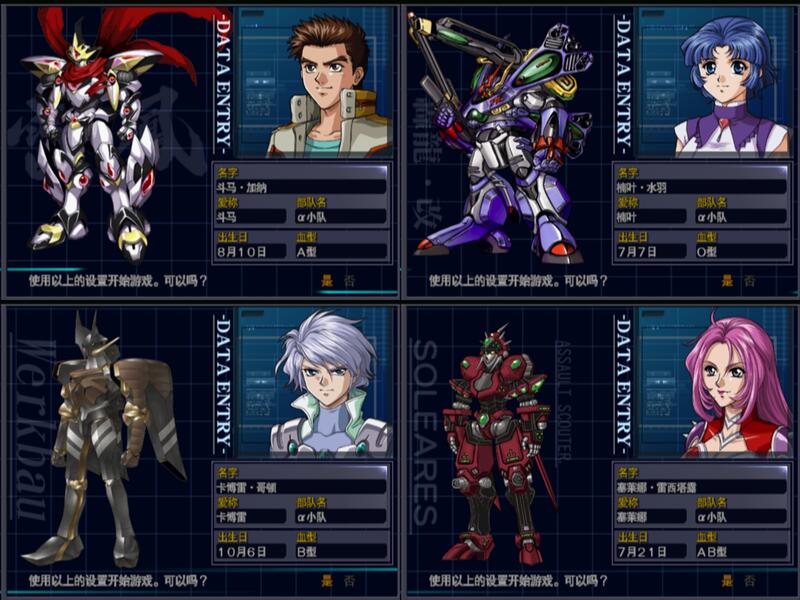This screenshot has width=800, height=600.
Task: Select the B型 blood type field
Action: [340, 552]
